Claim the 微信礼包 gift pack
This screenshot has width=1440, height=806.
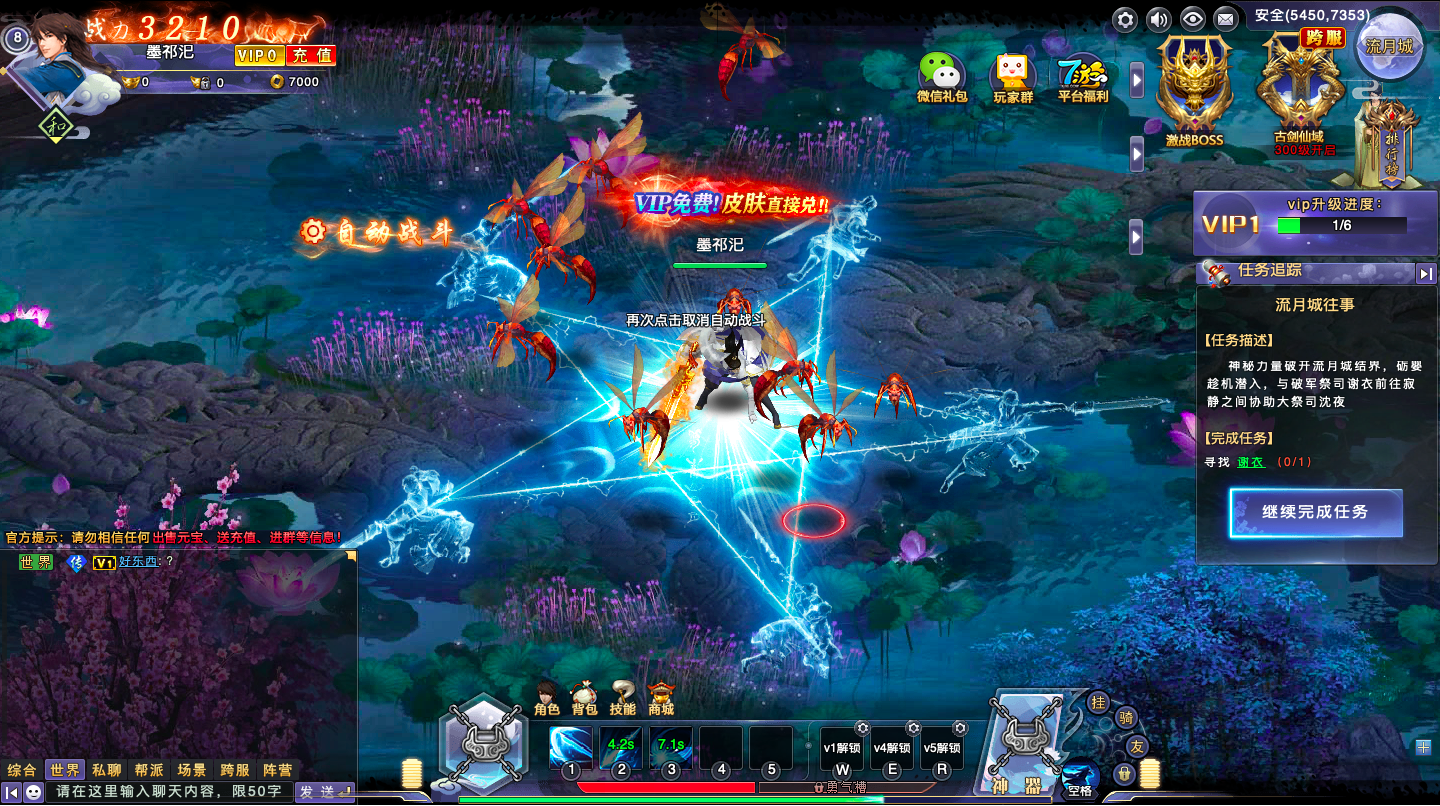point(942,78)
